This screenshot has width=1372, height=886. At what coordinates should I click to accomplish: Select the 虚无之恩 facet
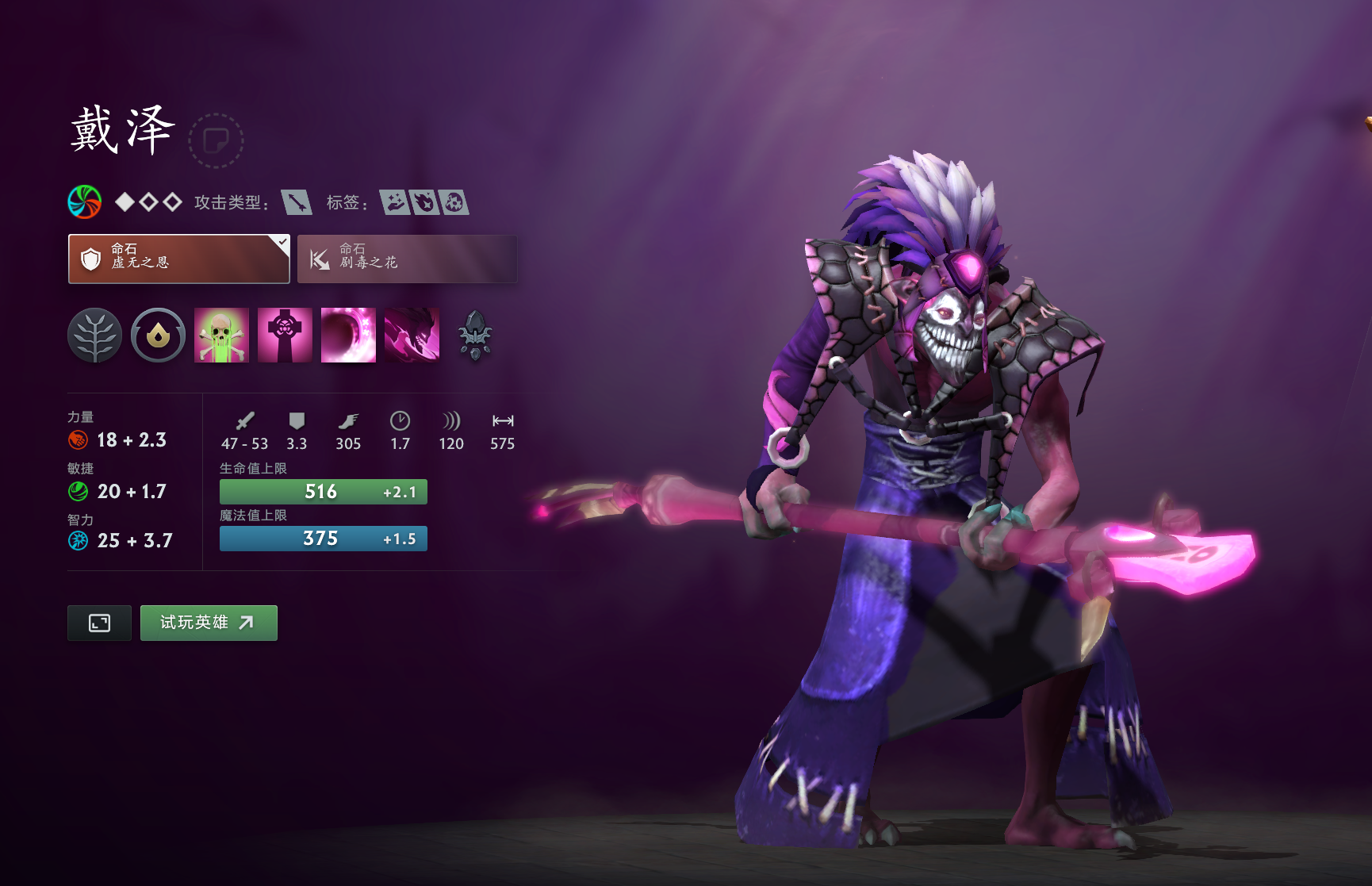(178, 259)
